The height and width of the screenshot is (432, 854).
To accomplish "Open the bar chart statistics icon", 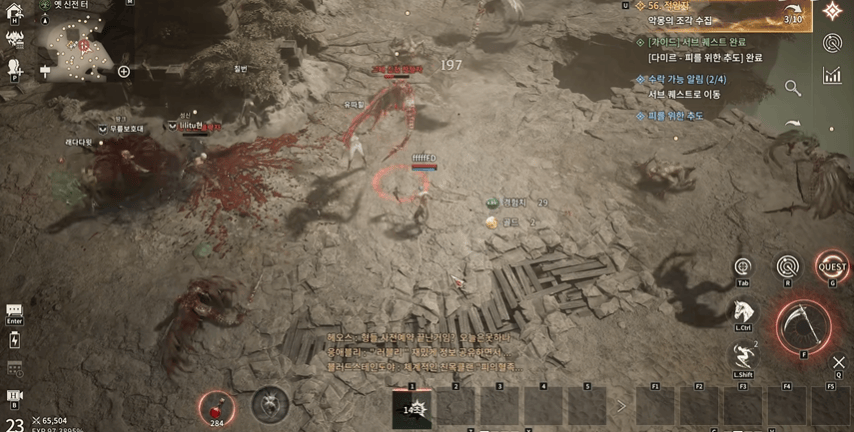I will click(832, 75).
